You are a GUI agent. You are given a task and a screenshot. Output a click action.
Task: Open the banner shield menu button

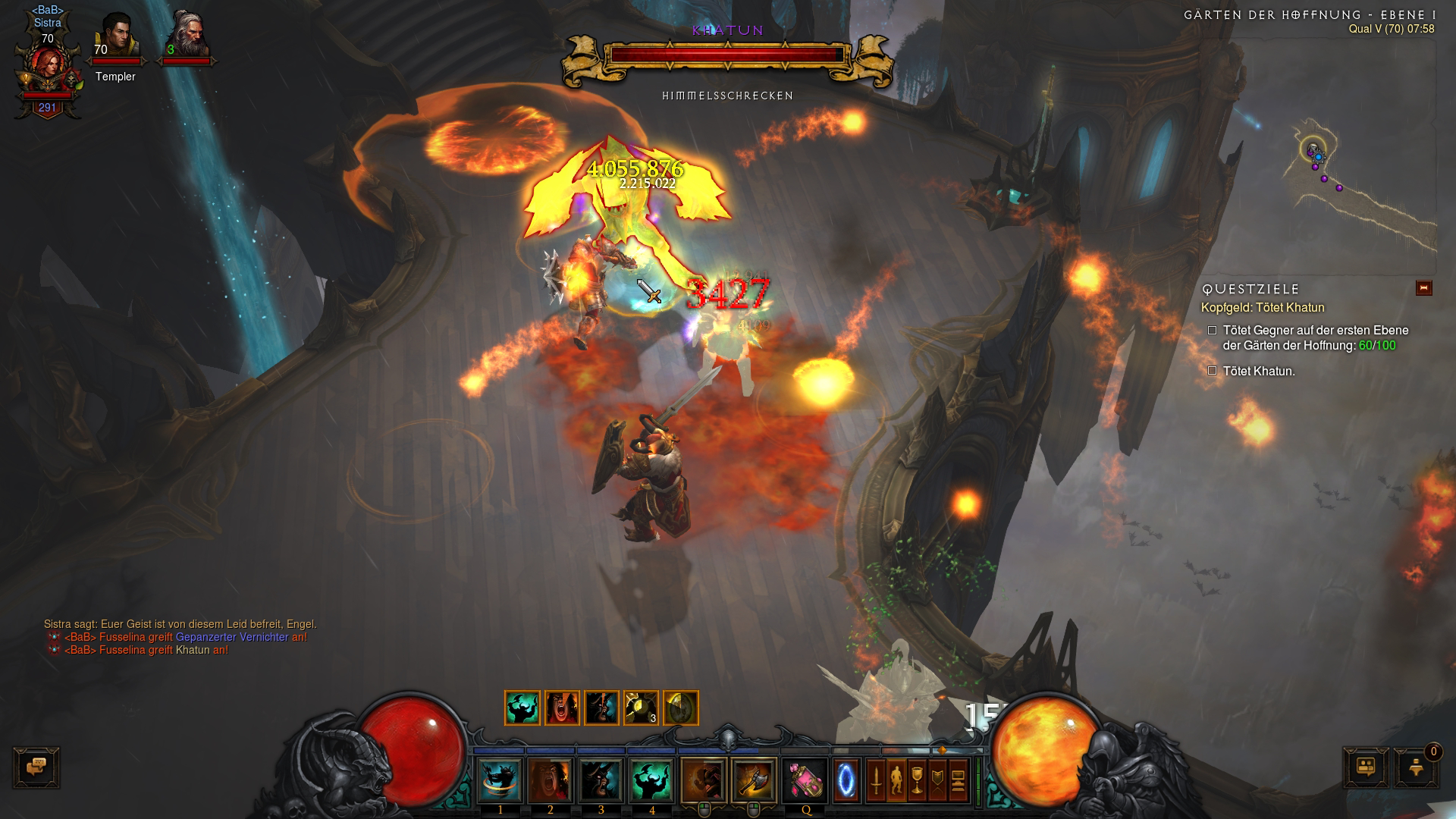click(937, 780)
